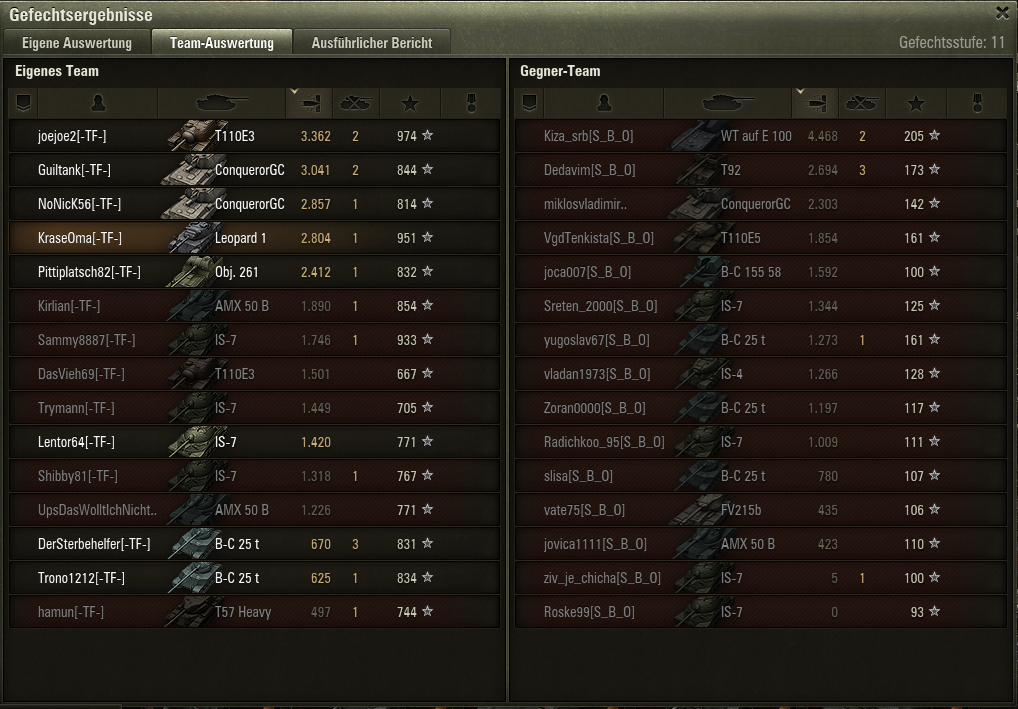Select player joejoe2 row
The width and height of the screenshot is (1018, 709).
click(254, 136)
